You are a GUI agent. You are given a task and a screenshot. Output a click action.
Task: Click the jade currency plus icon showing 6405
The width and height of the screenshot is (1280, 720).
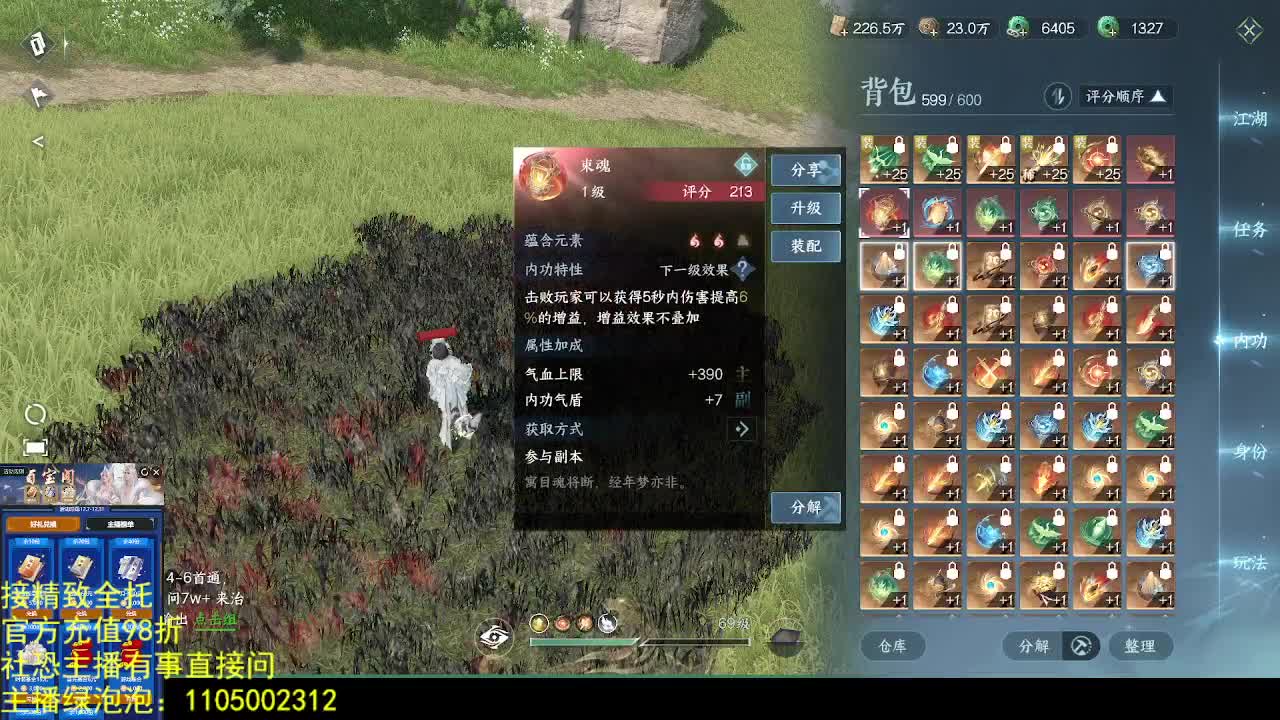[1018, 29]
